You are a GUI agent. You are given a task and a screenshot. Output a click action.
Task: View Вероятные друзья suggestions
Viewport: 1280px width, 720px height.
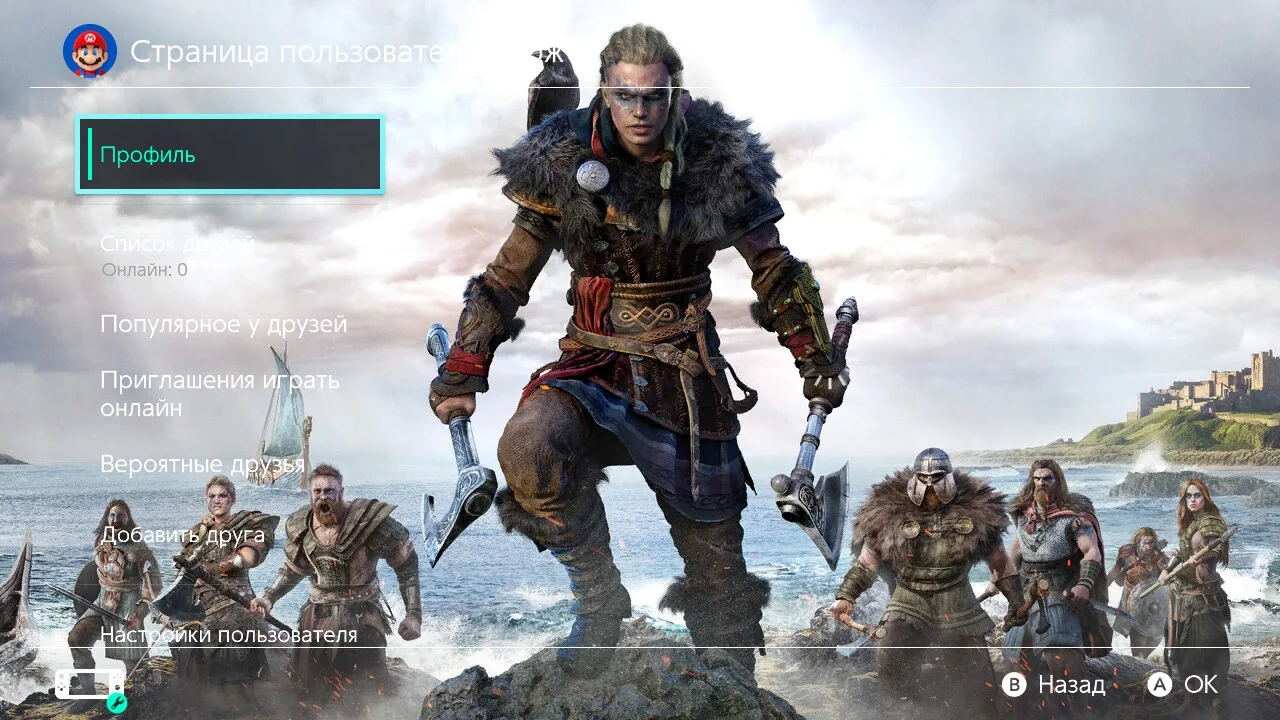[x=202, y=464]
